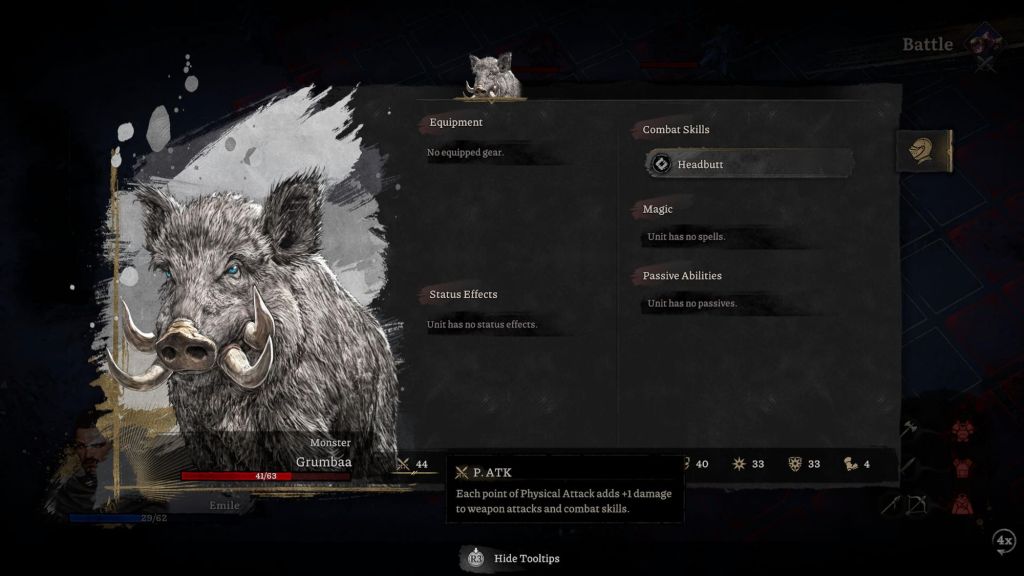Click the boar portrait above the panel
The image size is (1024, 576).
491,77
